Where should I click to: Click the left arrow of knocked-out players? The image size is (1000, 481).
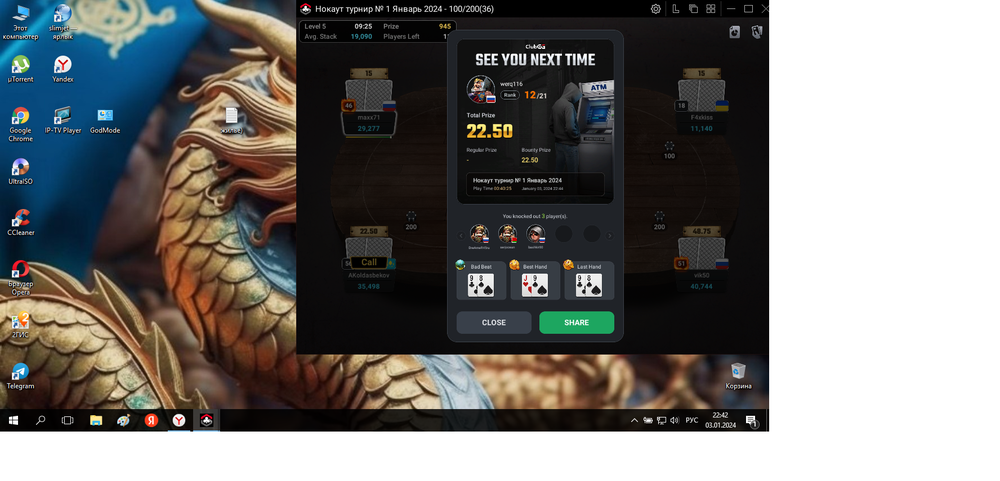click(461, 236)
